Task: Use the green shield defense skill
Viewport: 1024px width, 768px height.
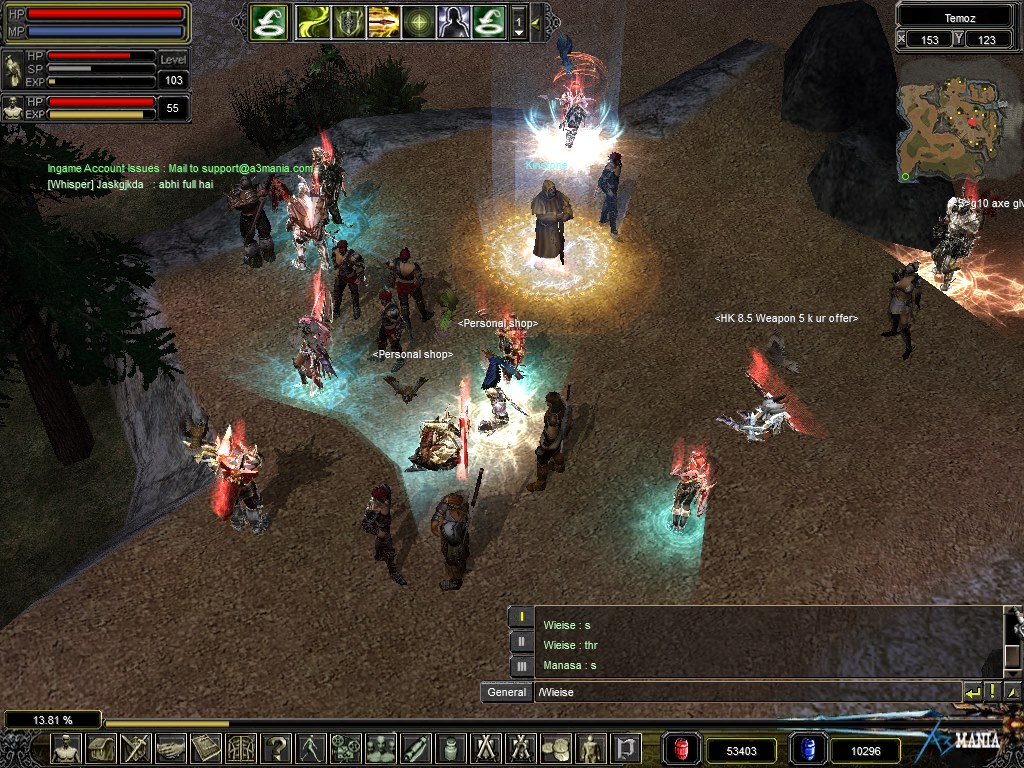Action: (349, 21)
